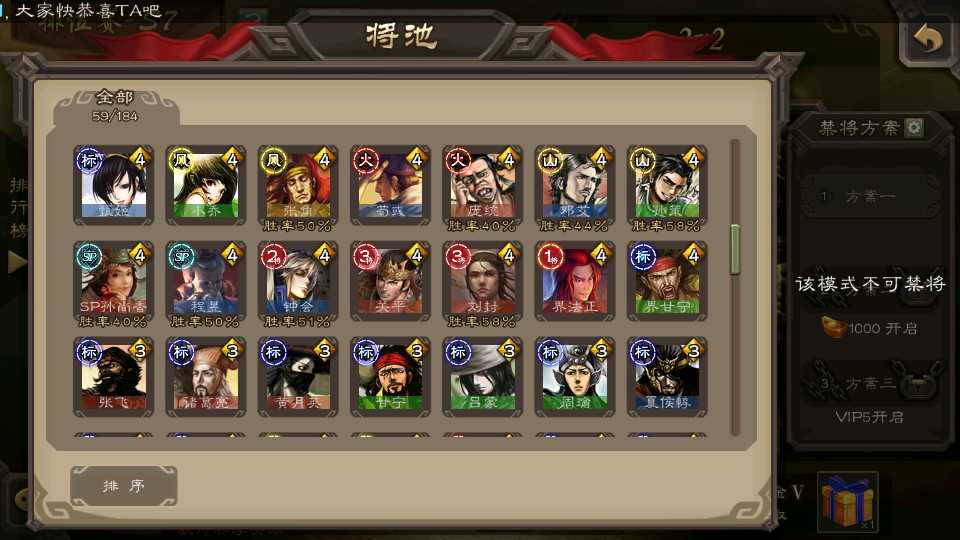
Task: Open the 排序 sort button
Action: [124, 486]
